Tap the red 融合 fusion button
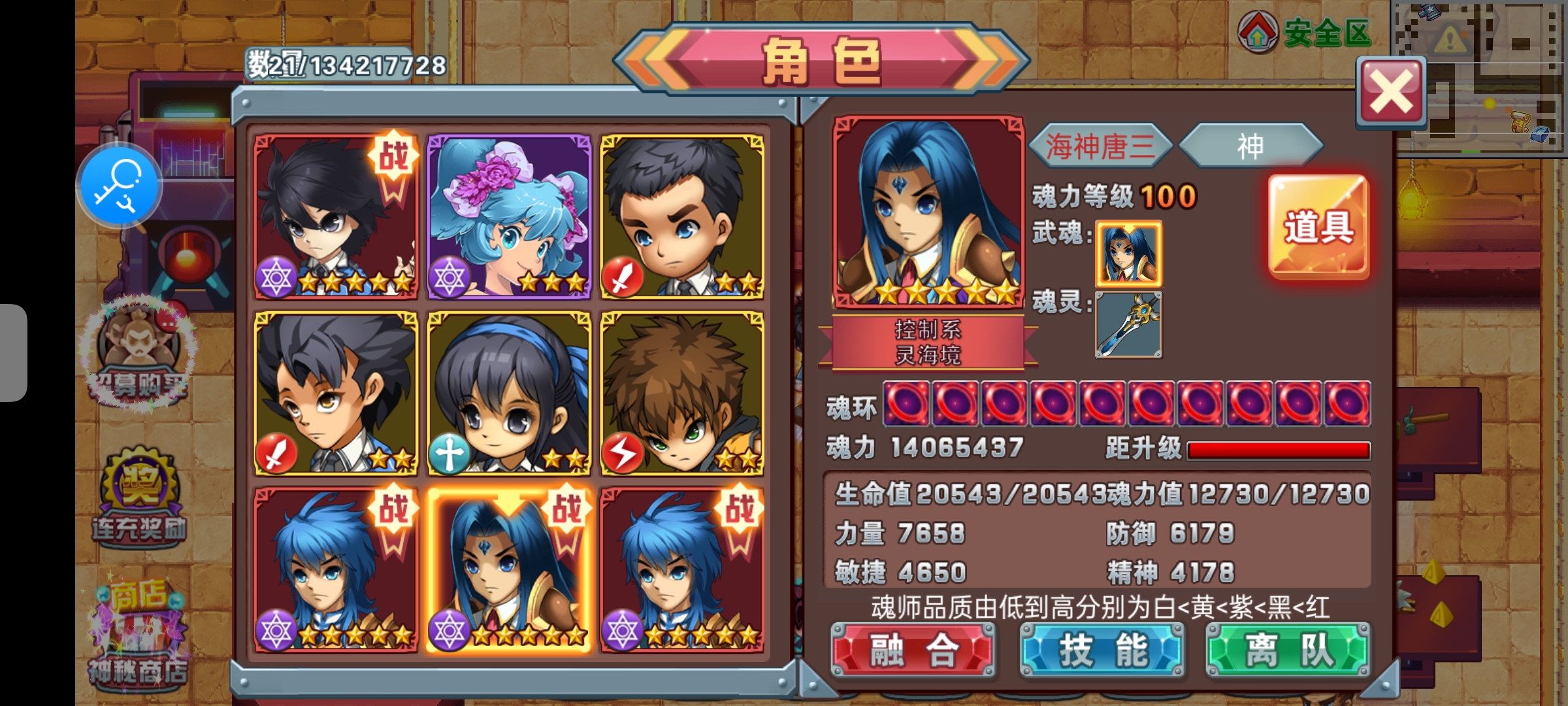The image size is (1568, 706). [x=913, y=650]
